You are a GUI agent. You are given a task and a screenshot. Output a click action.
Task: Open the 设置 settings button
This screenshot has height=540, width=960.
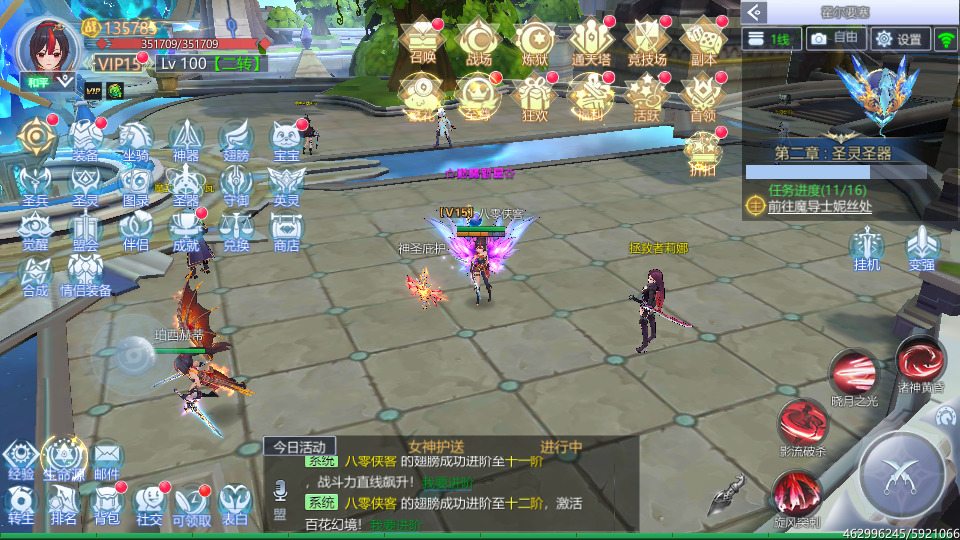pyautogui.click(x=898, y=39)
